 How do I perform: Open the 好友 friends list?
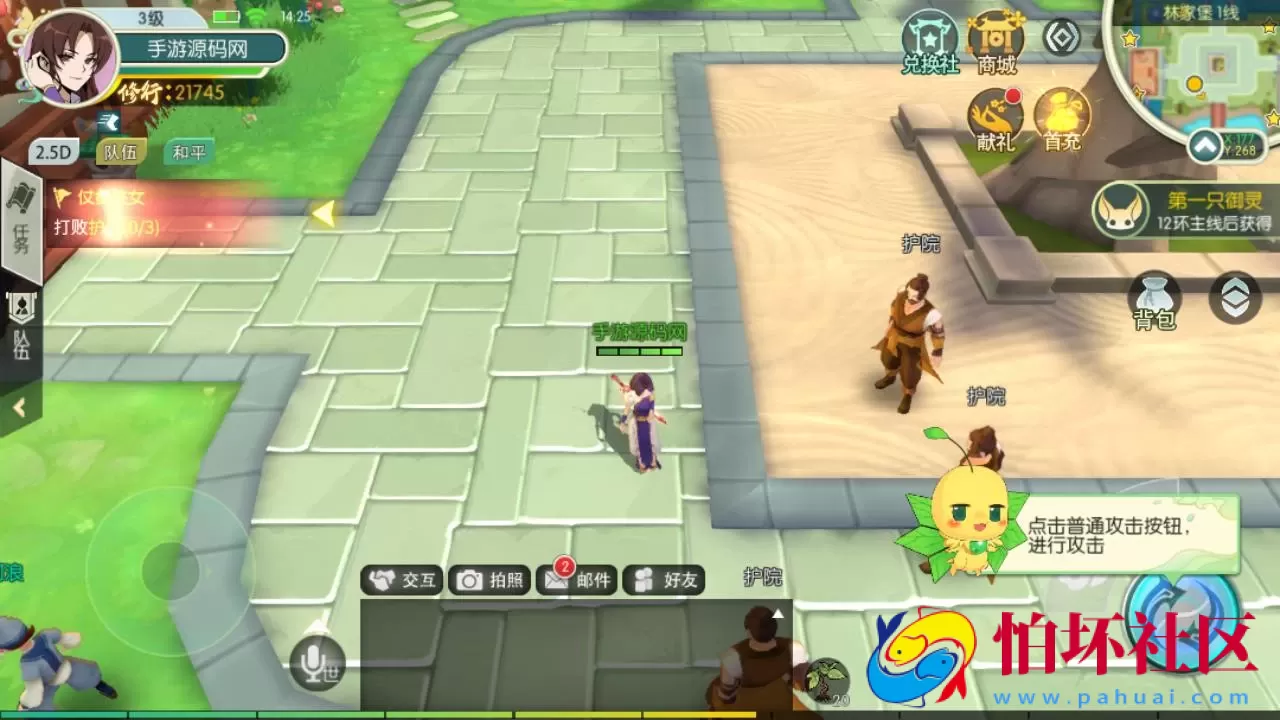tap(663, 580)
